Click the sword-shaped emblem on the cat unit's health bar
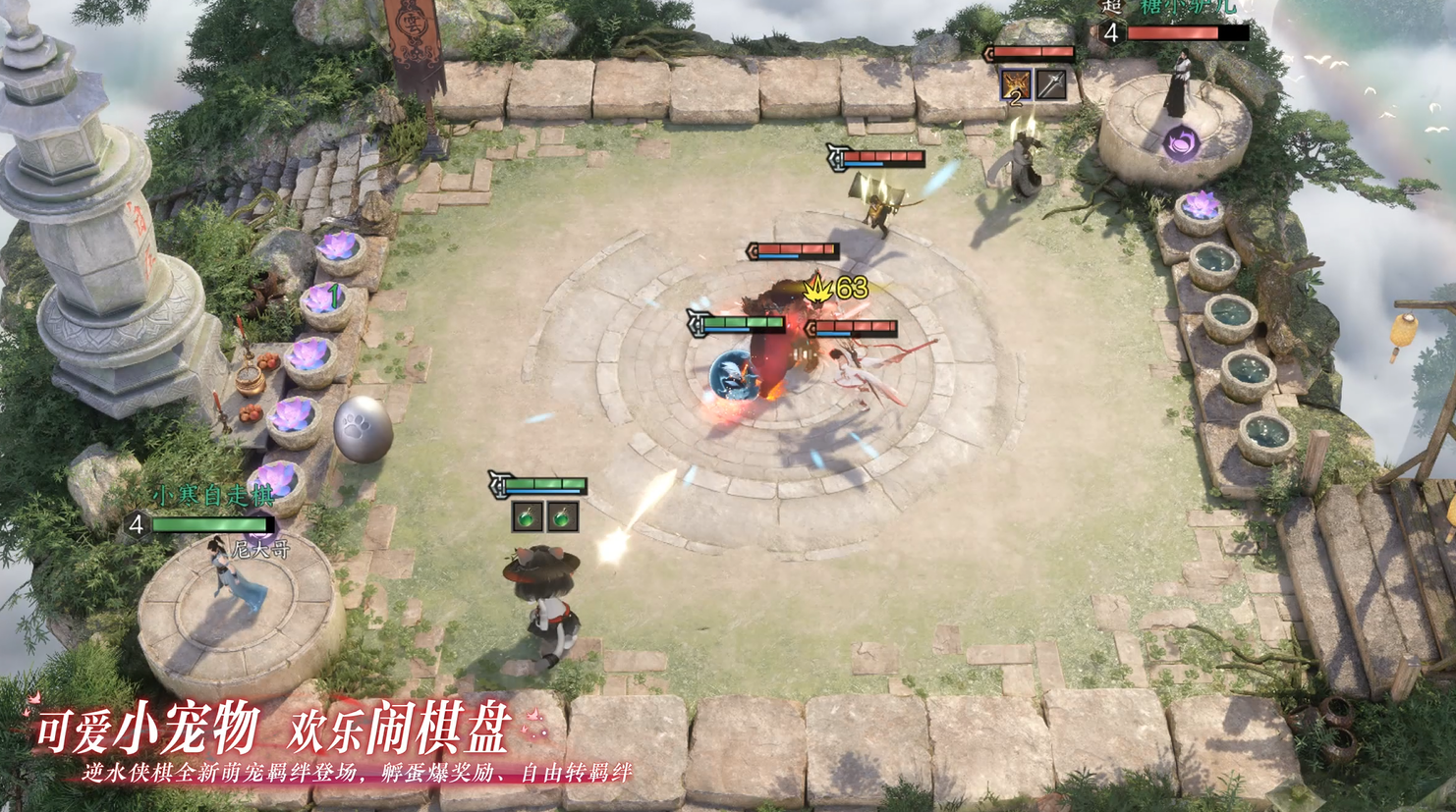 500,485
